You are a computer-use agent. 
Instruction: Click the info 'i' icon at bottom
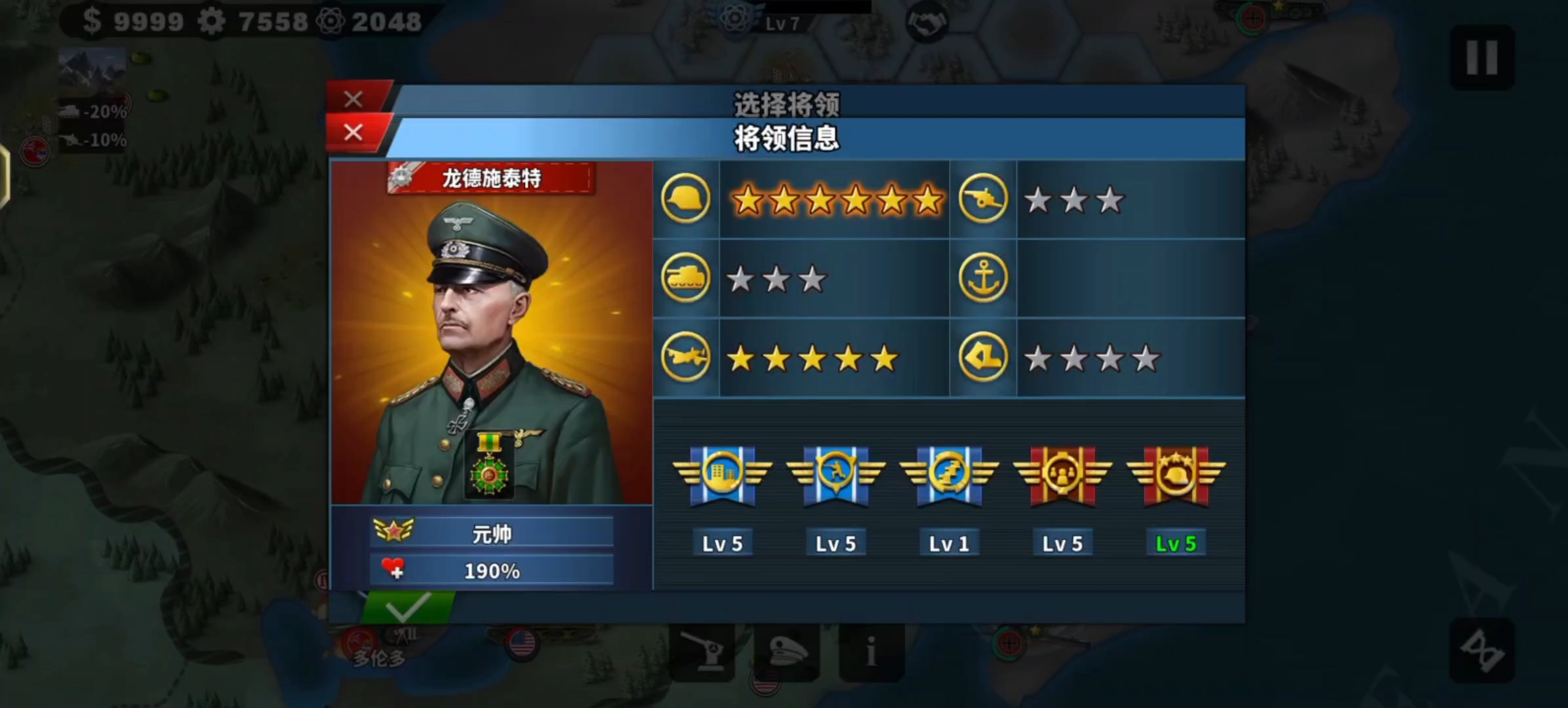(872, 654)
